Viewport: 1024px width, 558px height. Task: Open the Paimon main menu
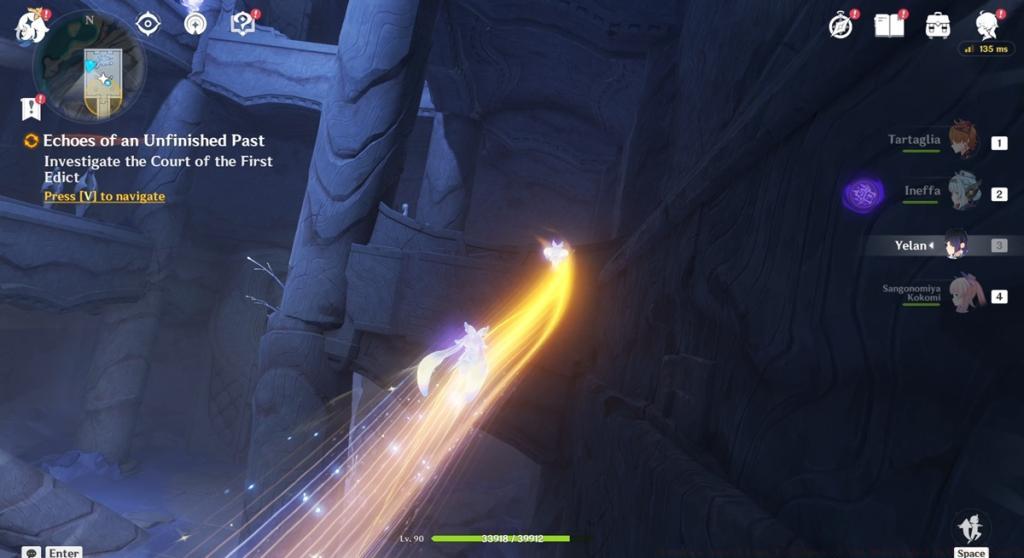pos(31,26)
